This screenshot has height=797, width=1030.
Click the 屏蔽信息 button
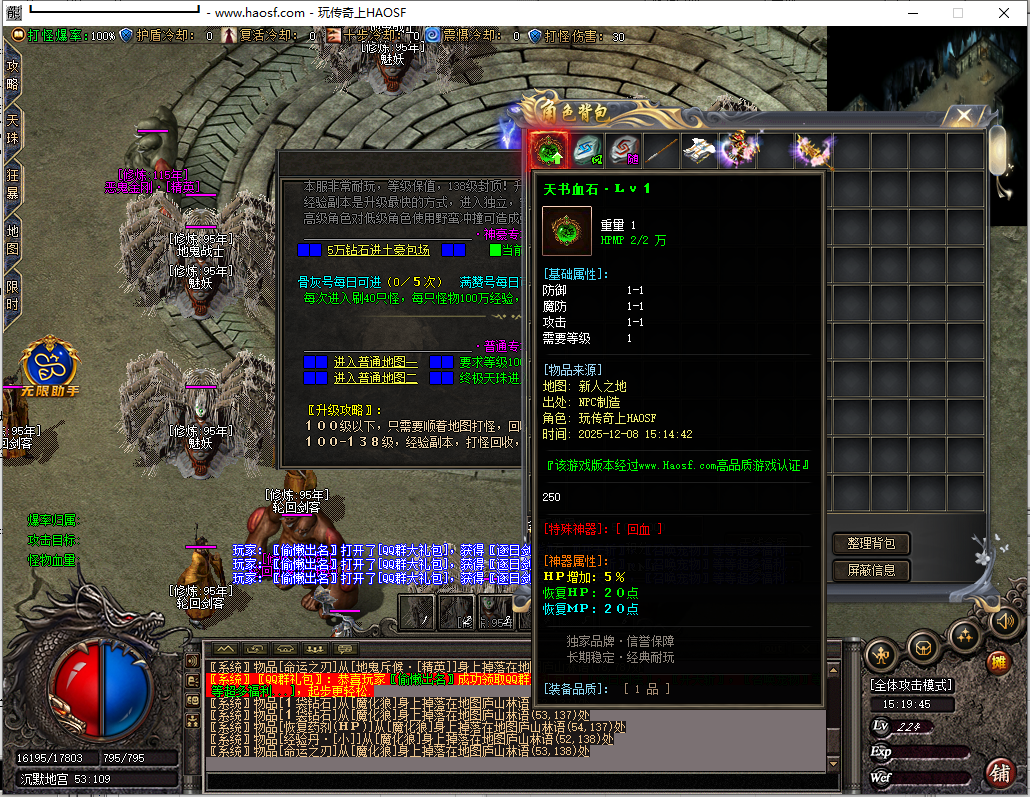tap(871, 570)
